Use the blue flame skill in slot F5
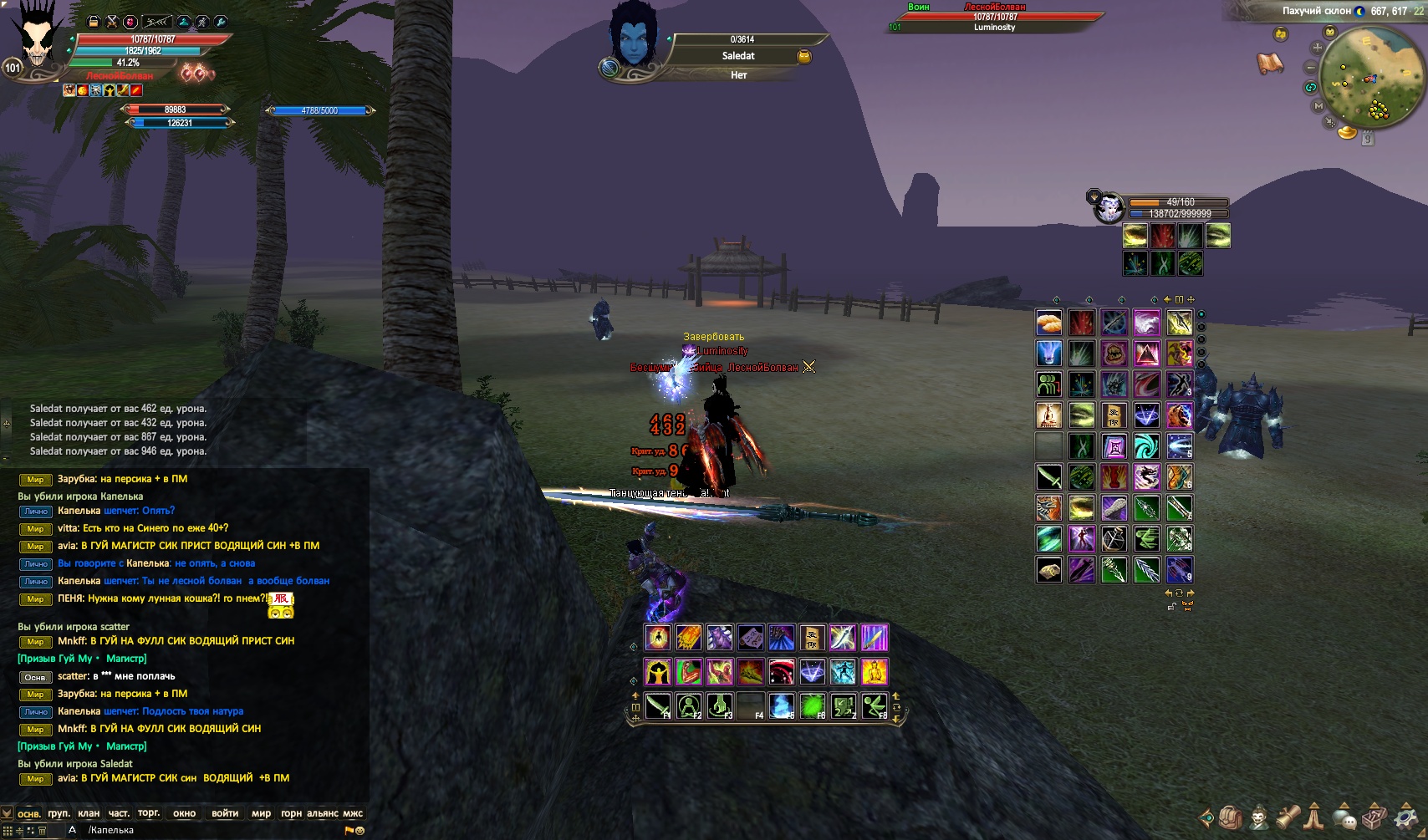This screenshot has width=1428, height=840. coord(782,706)
